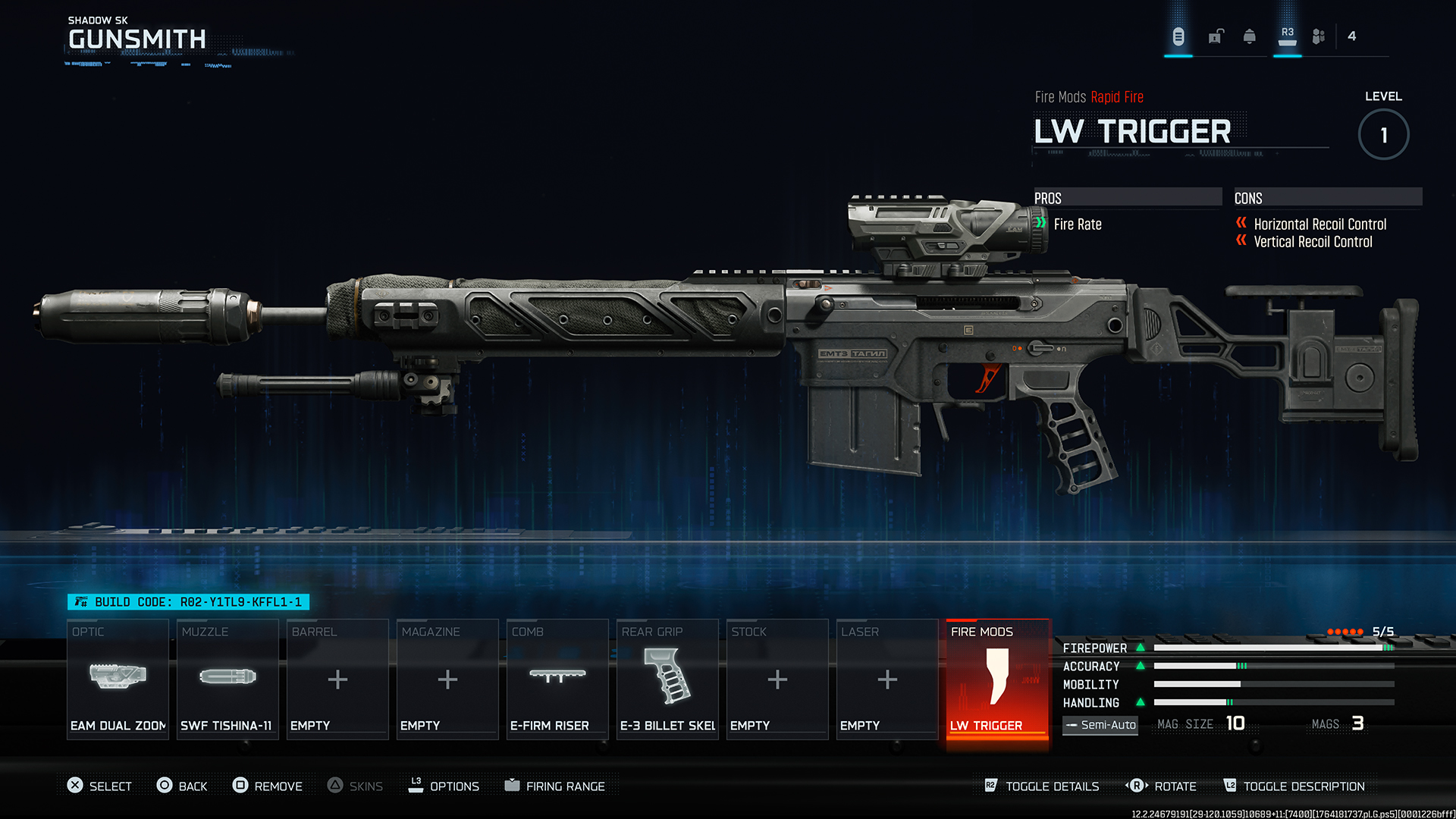Open the notifications bell
Screen dimensions: 1456x819
pyautogui.click(x=1250, y=36)
